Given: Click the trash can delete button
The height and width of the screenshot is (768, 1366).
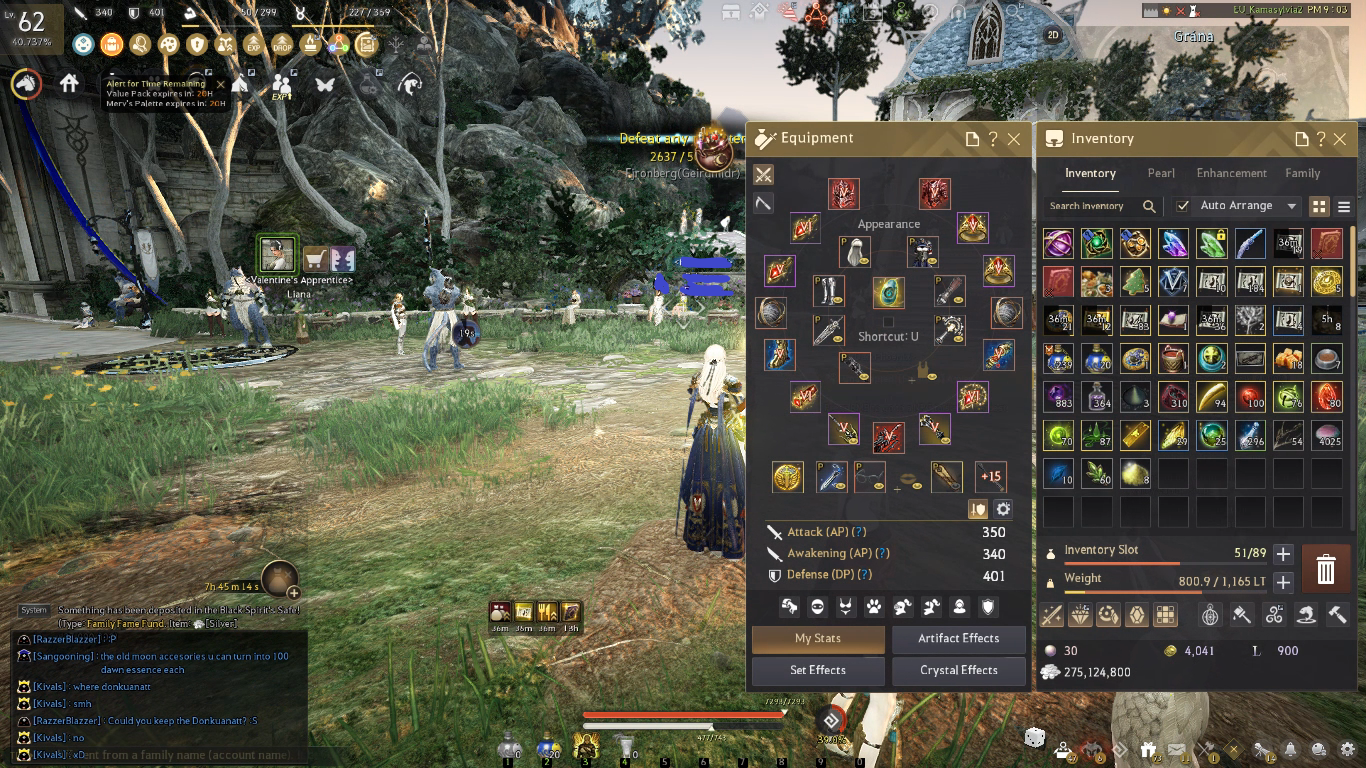Looking at the screenshot, I should 1325,570.
